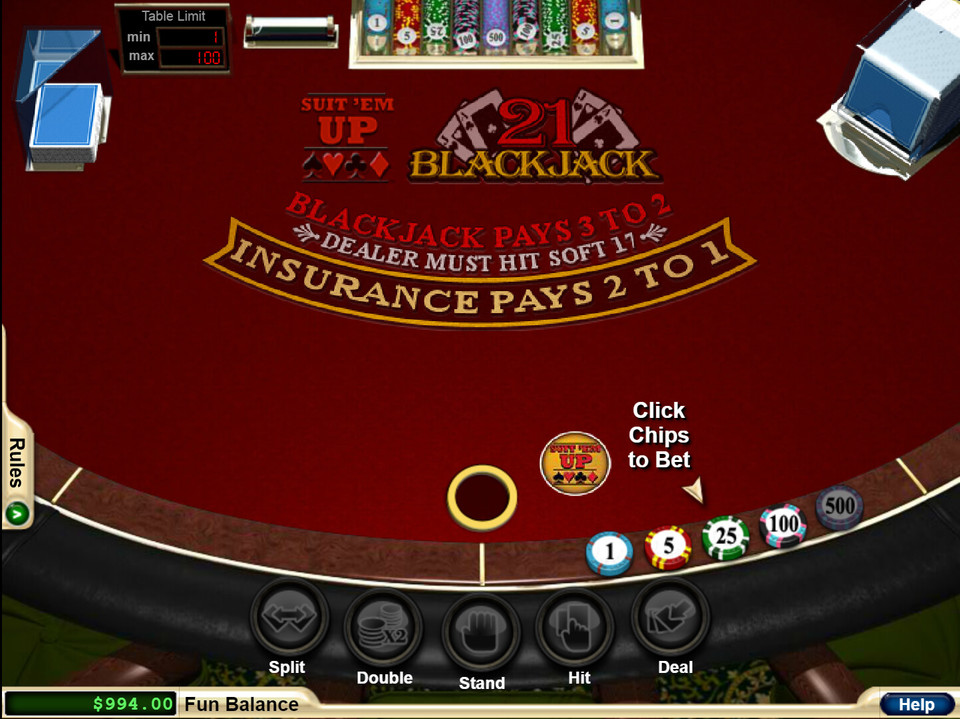The image size is (960, 719).
Task: Choose the Stand button
Action: [x=481, y=631]
